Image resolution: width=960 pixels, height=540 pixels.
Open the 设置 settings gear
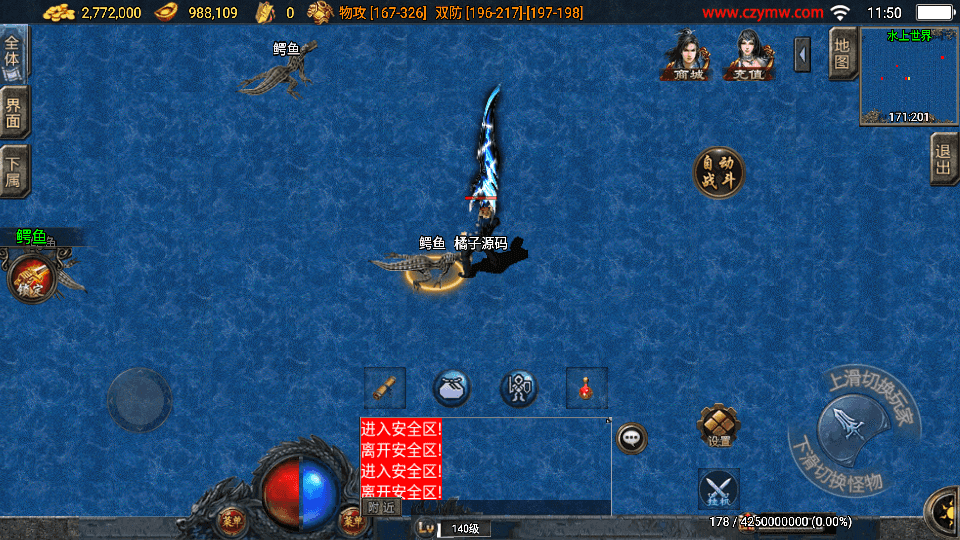(718, 426)
